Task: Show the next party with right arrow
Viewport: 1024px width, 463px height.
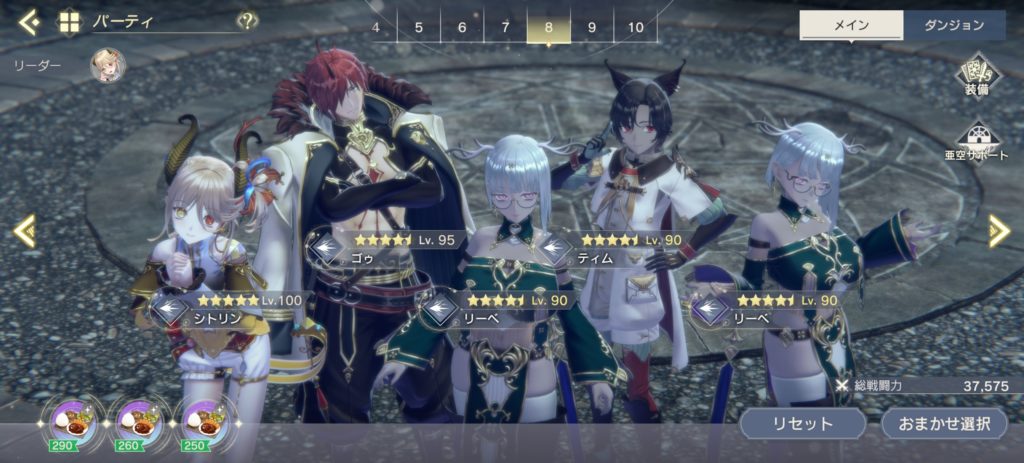Action: 998,232
